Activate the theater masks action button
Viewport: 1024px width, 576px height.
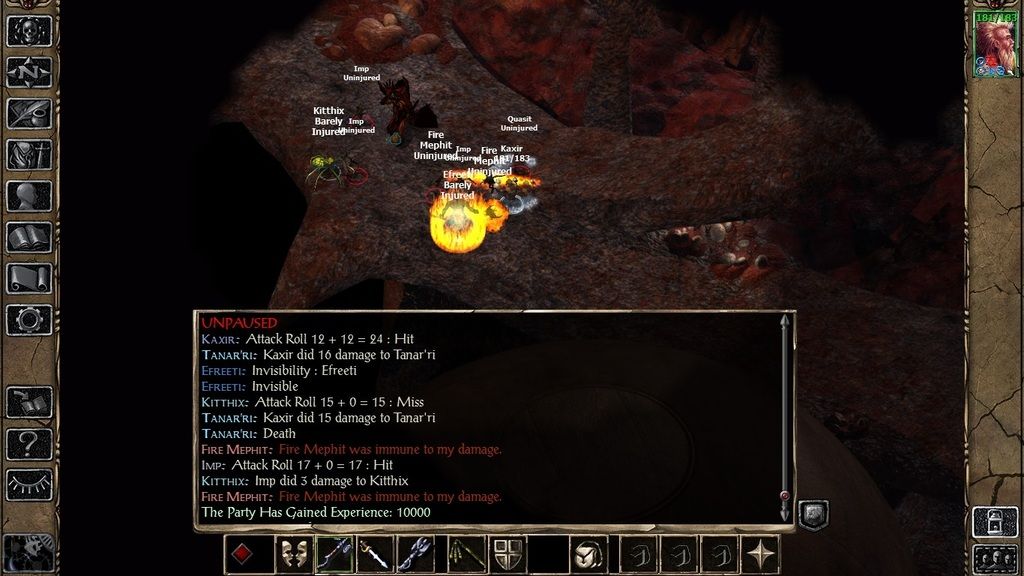coord(292,554)
